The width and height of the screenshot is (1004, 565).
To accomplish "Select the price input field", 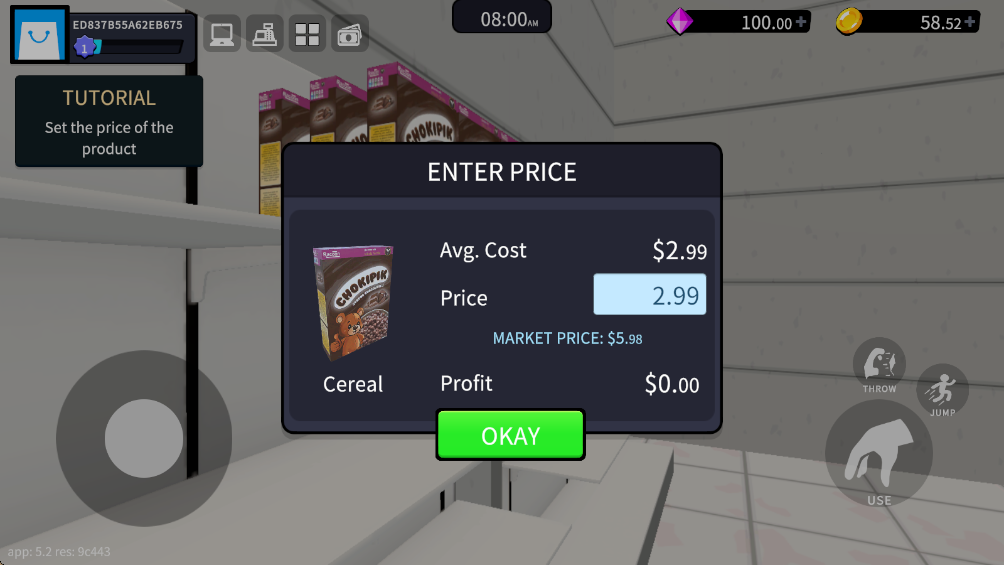I will pyautogui.click(x=650, y=295).
